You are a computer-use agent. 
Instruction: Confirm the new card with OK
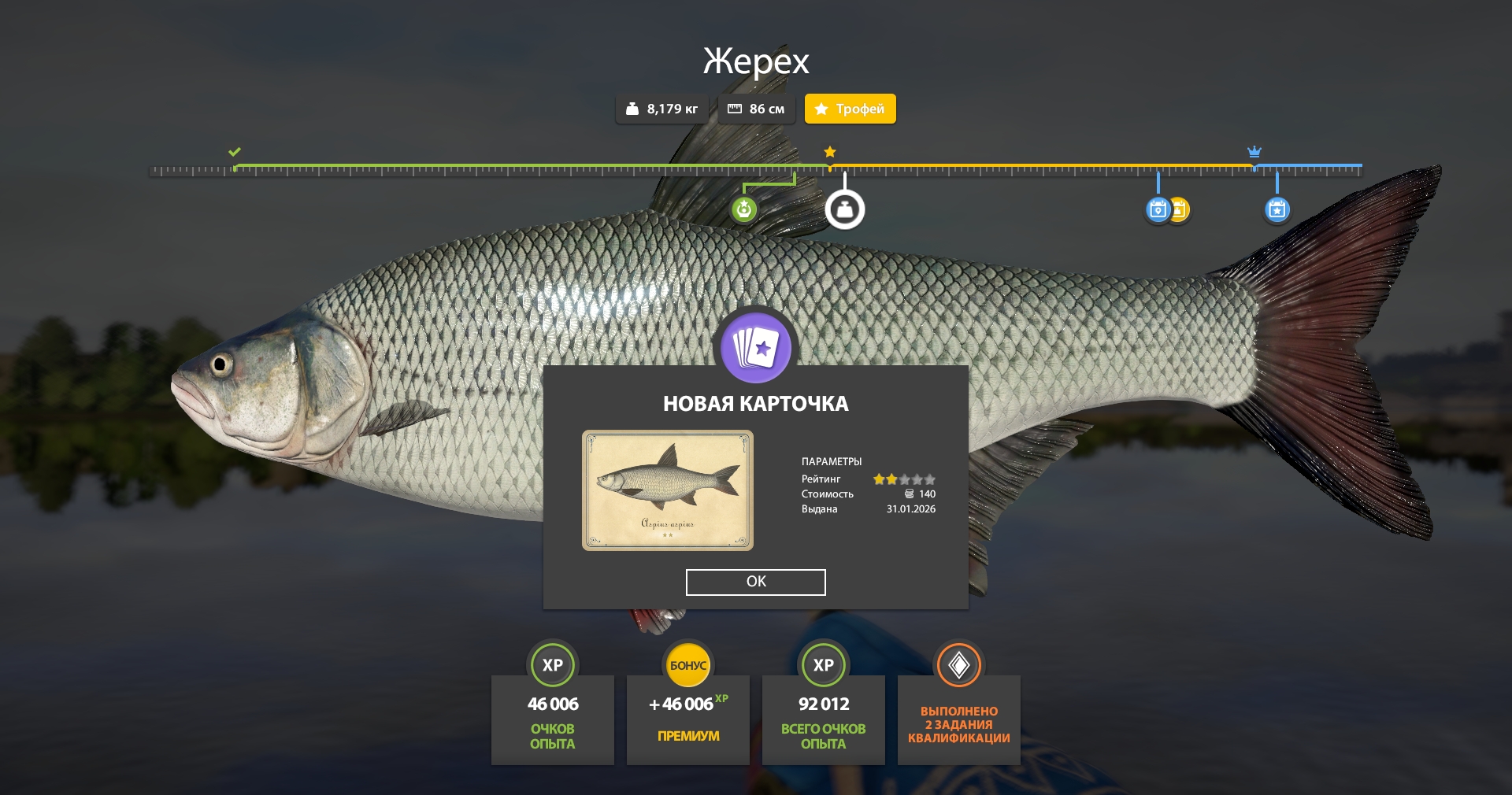pyautogui.click(x=755, y=582)
